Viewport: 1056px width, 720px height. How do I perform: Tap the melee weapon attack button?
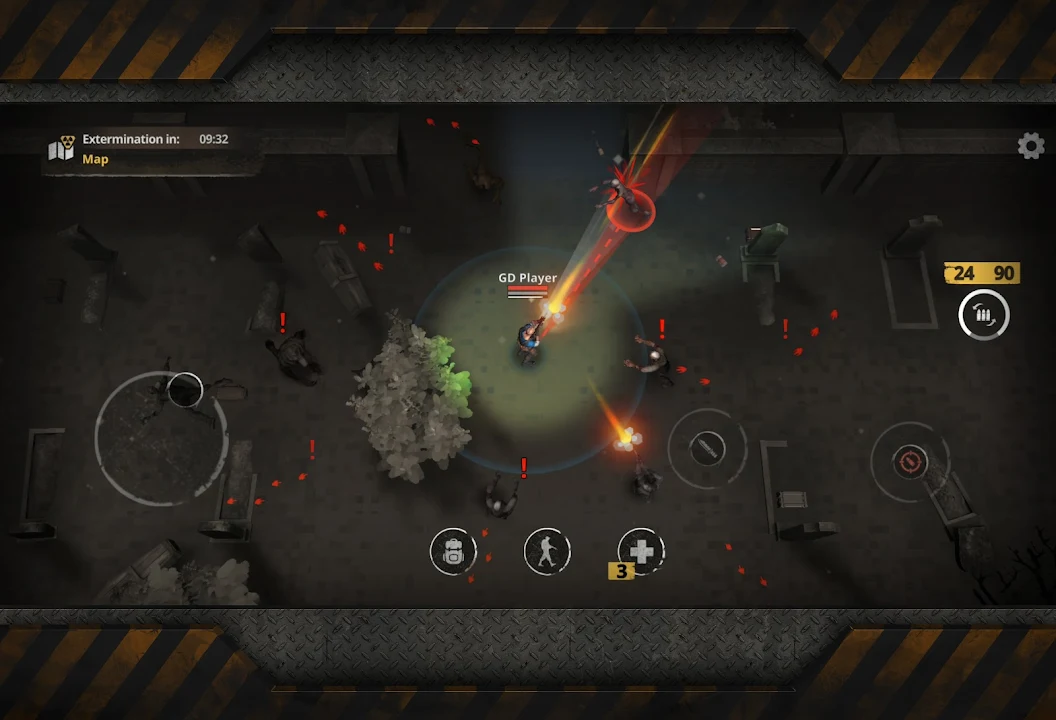[x=707, y=448]
